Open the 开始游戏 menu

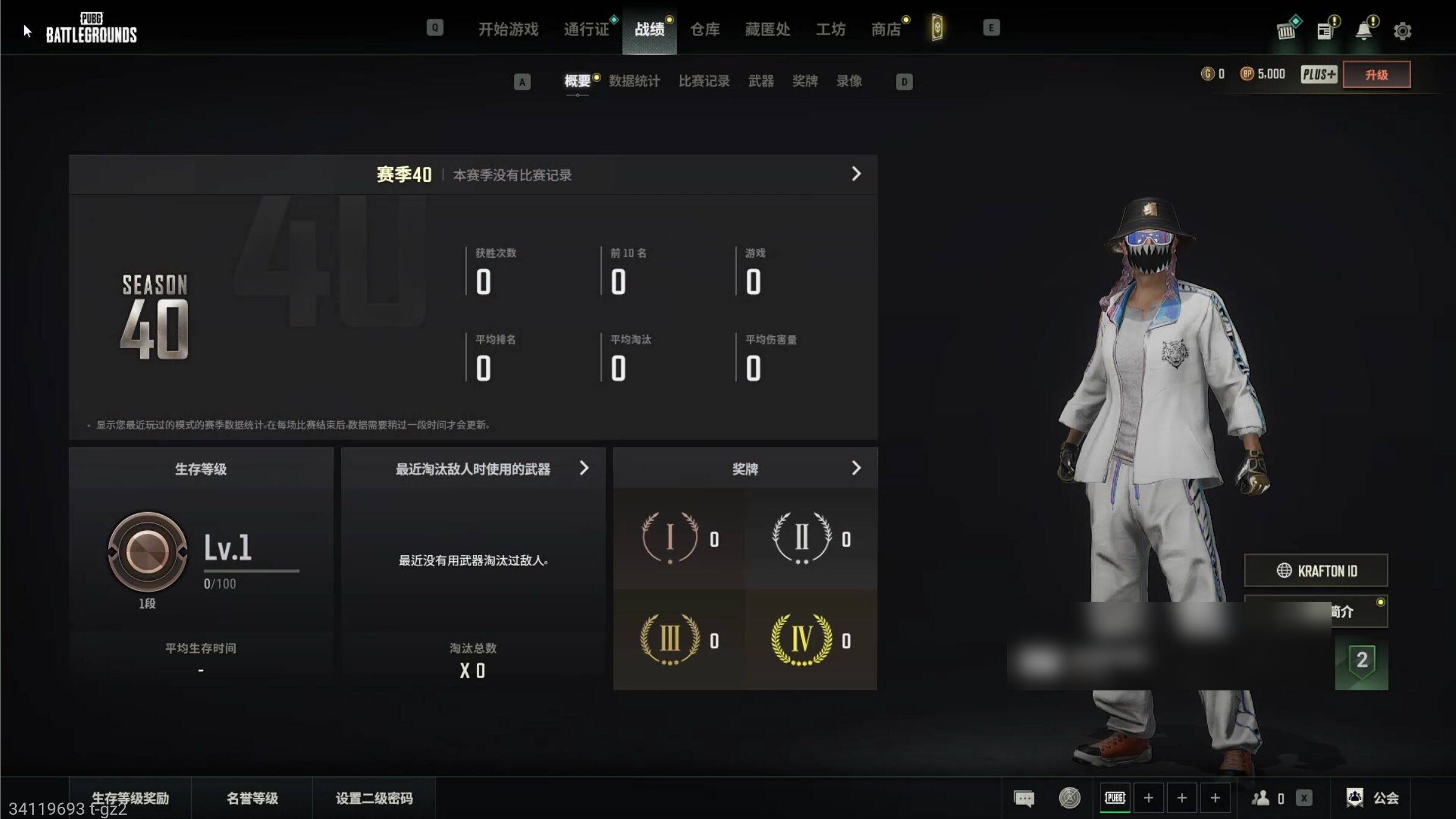(508, 29)
